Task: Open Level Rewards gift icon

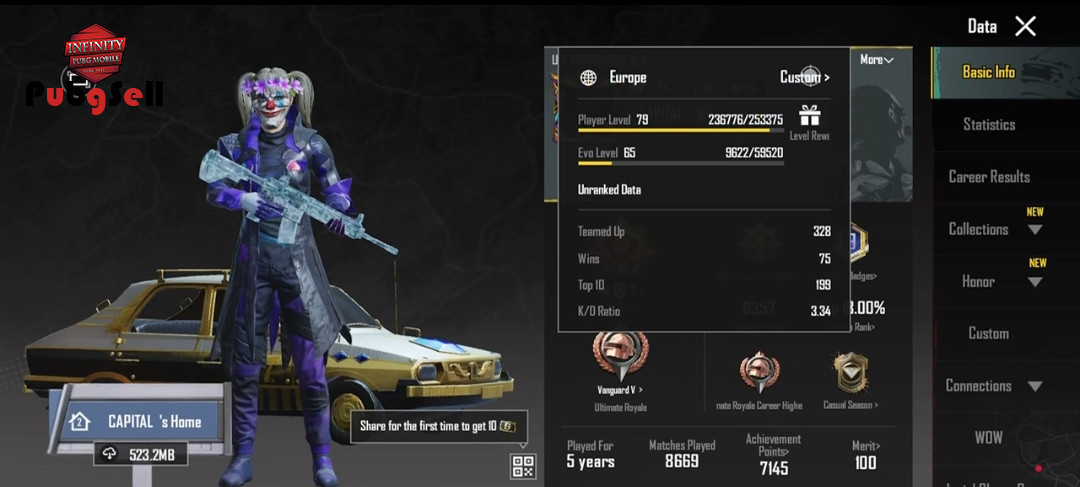Action: point(809,116)
